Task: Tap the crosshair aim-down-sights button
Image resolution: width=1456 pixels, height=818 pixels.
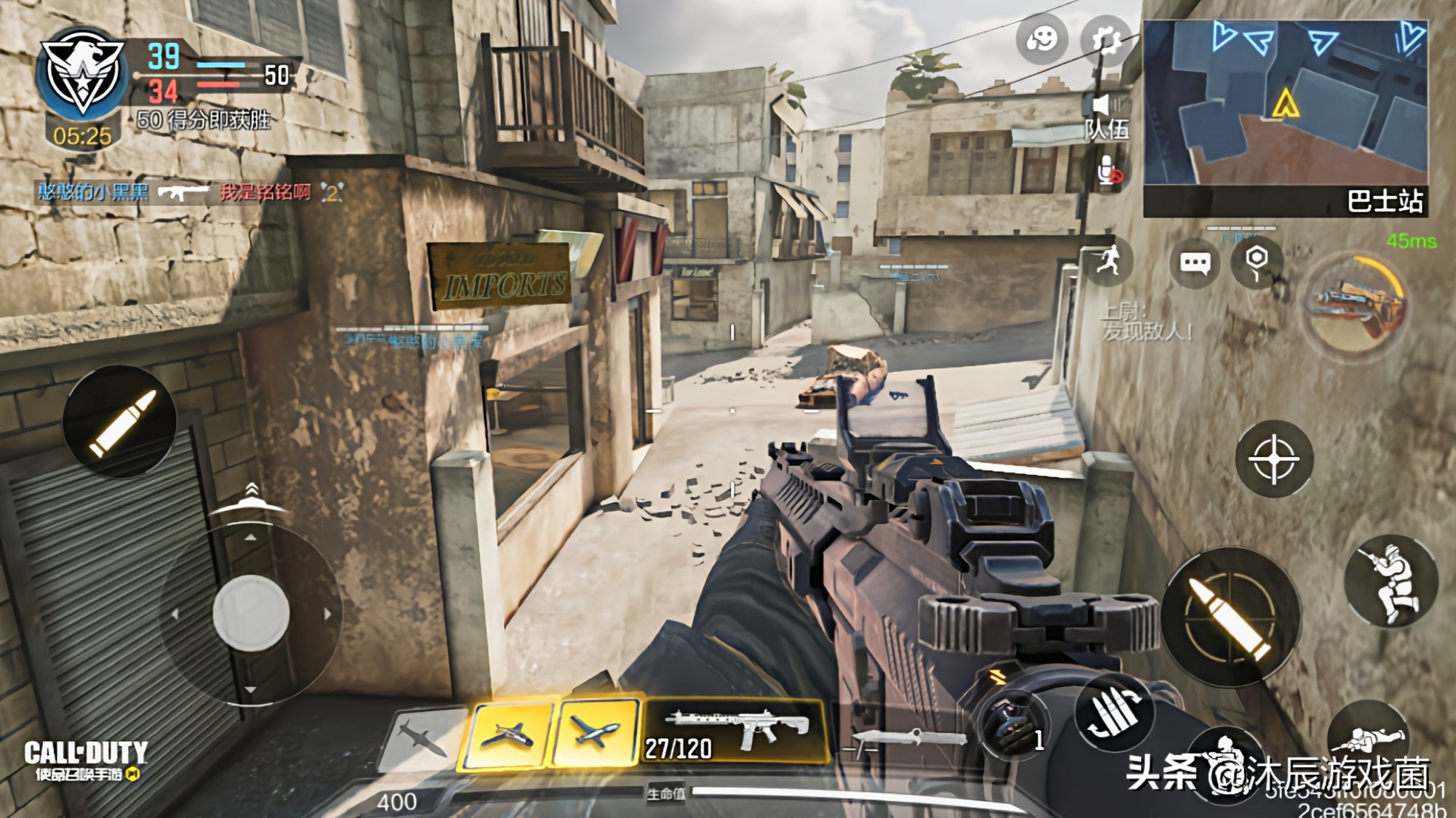Action: click(x=1274, y=459)
